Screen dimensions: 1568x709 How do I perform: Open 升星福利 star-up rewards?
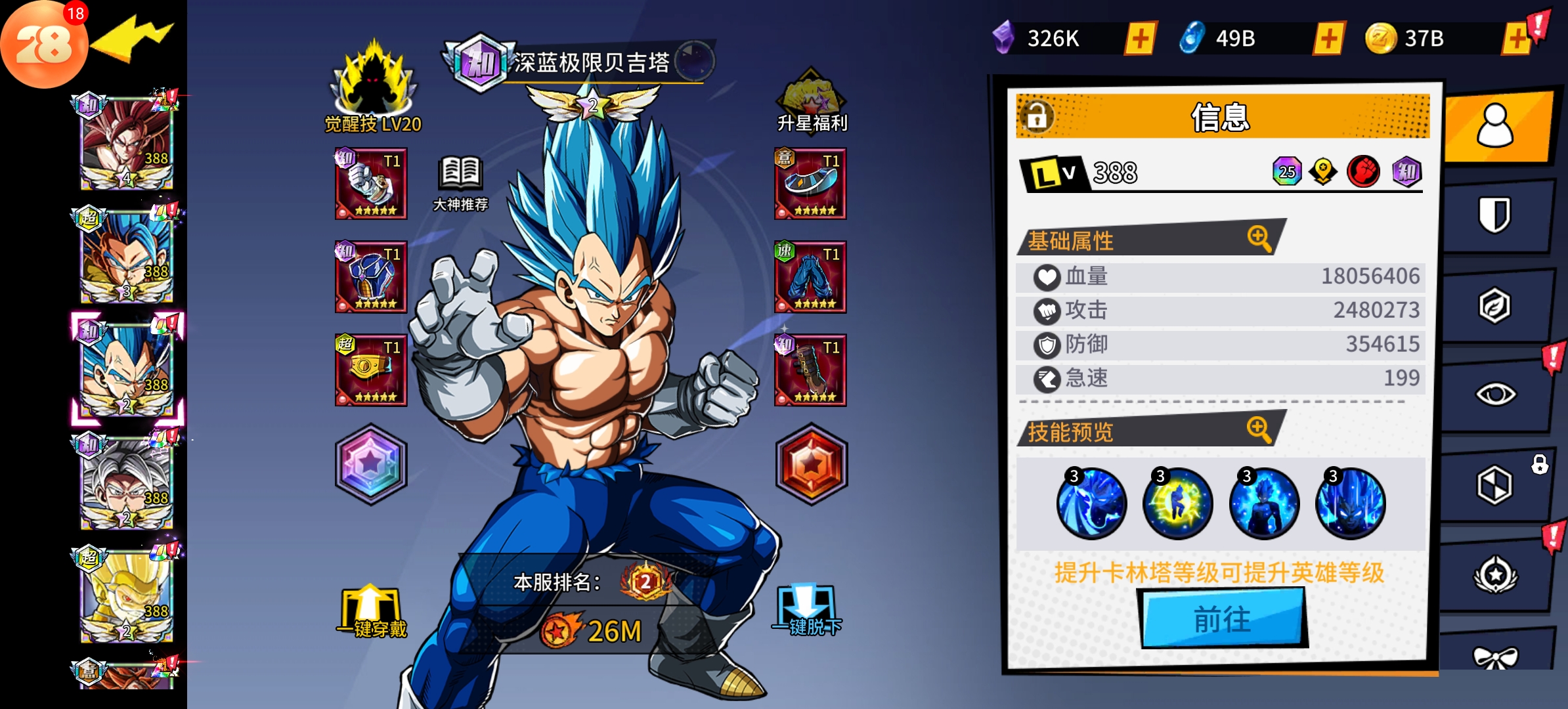pyautogui.click(x=812, y=100)
